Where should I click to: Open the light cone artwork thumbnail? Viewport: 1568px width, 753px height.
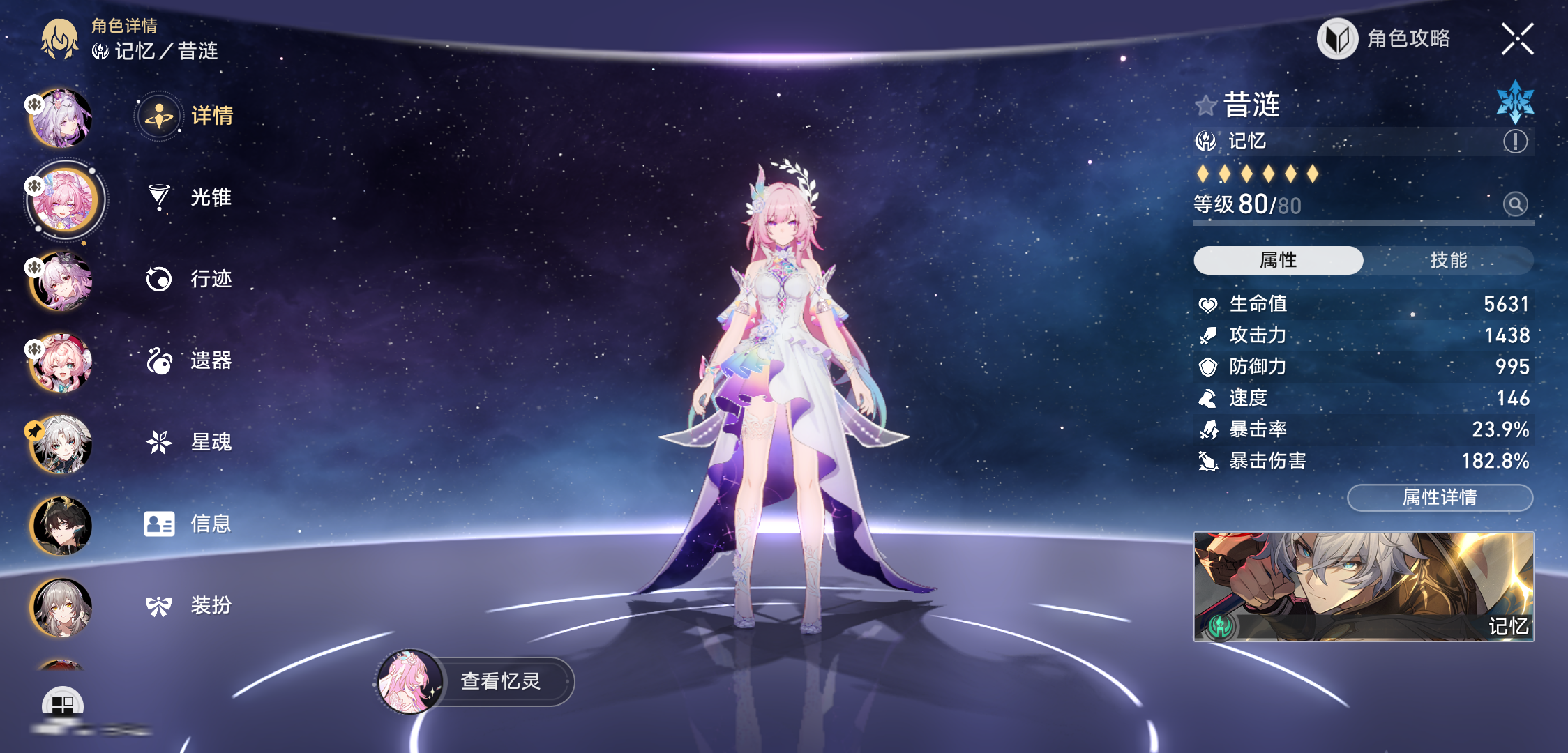[x=1364, y=586]
